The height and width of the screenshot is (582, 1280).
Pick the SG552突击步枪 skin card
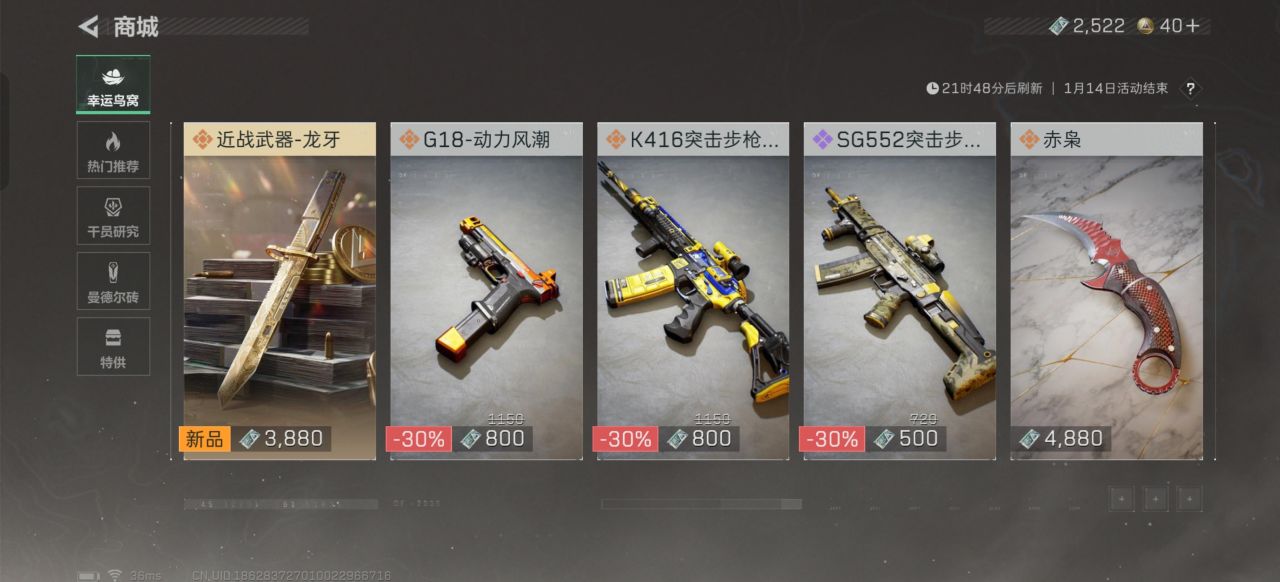[x=900, y=291]
